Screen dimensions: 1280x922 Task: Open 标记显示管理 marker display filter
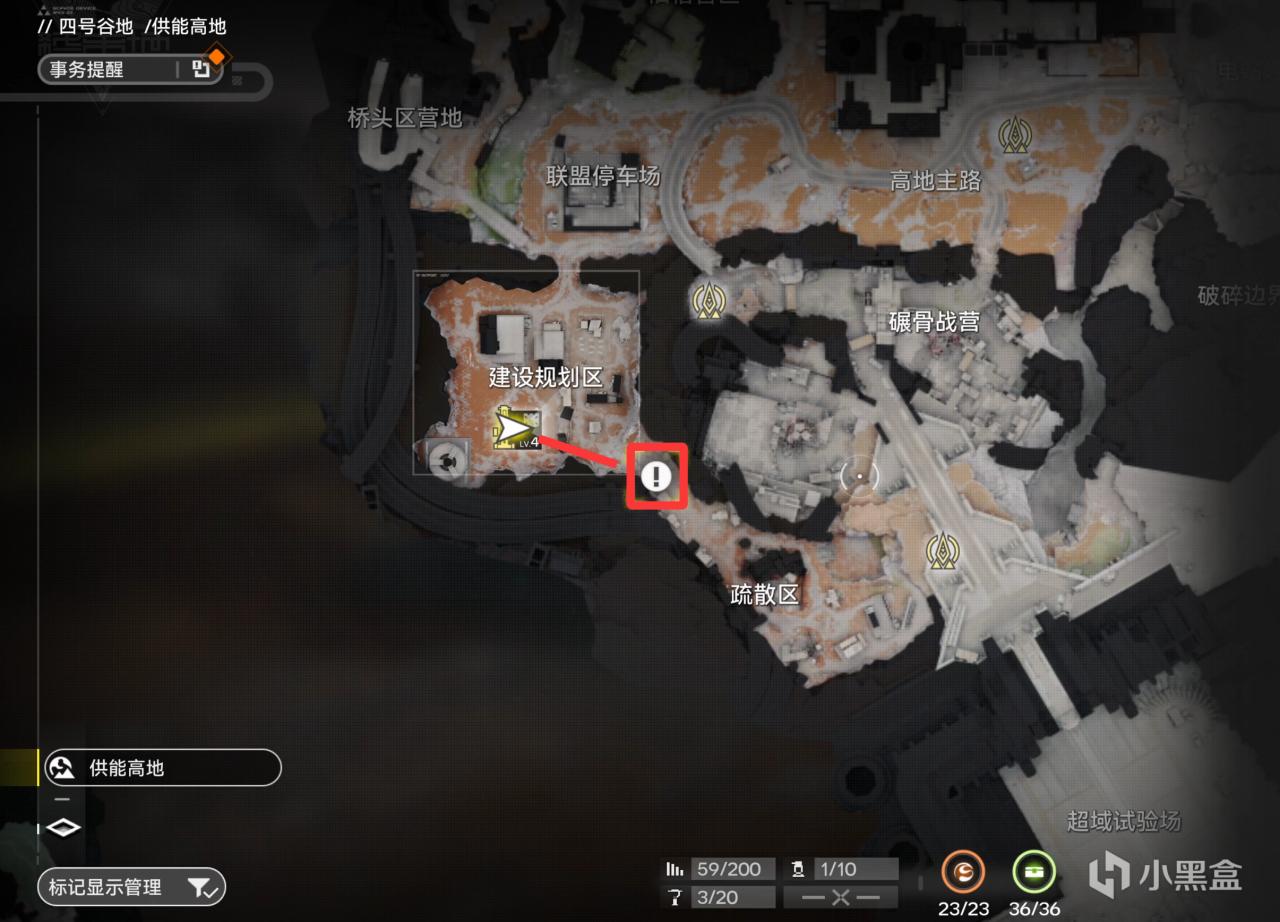tap(131, 887)
